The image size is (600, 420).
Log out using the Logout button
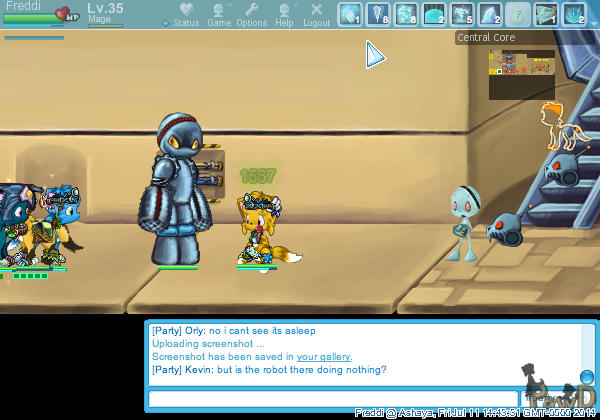pyautogui.click(x=316, y=14)
